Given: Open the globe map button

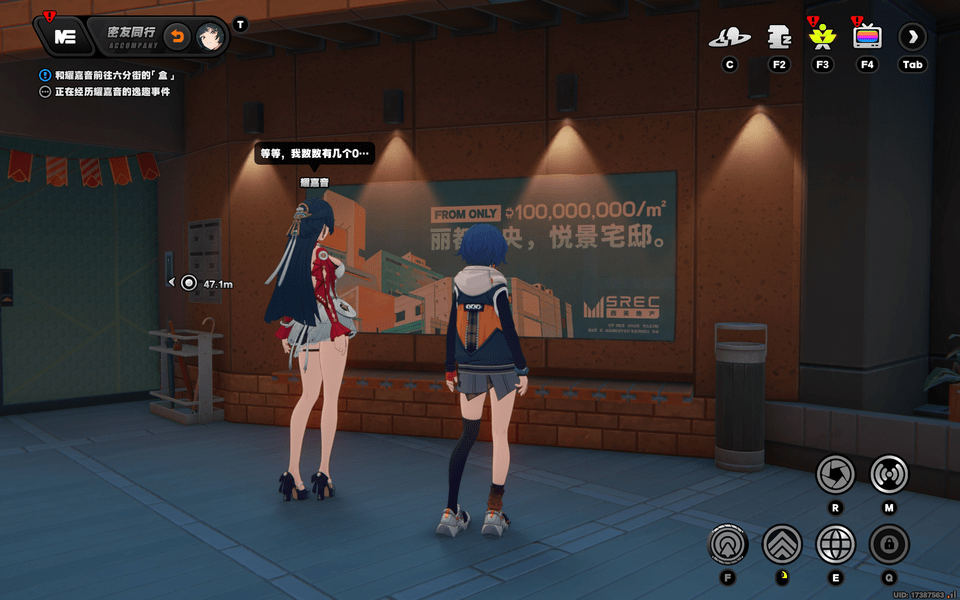Looking at the screenshot, I should [x=835, y=545].
